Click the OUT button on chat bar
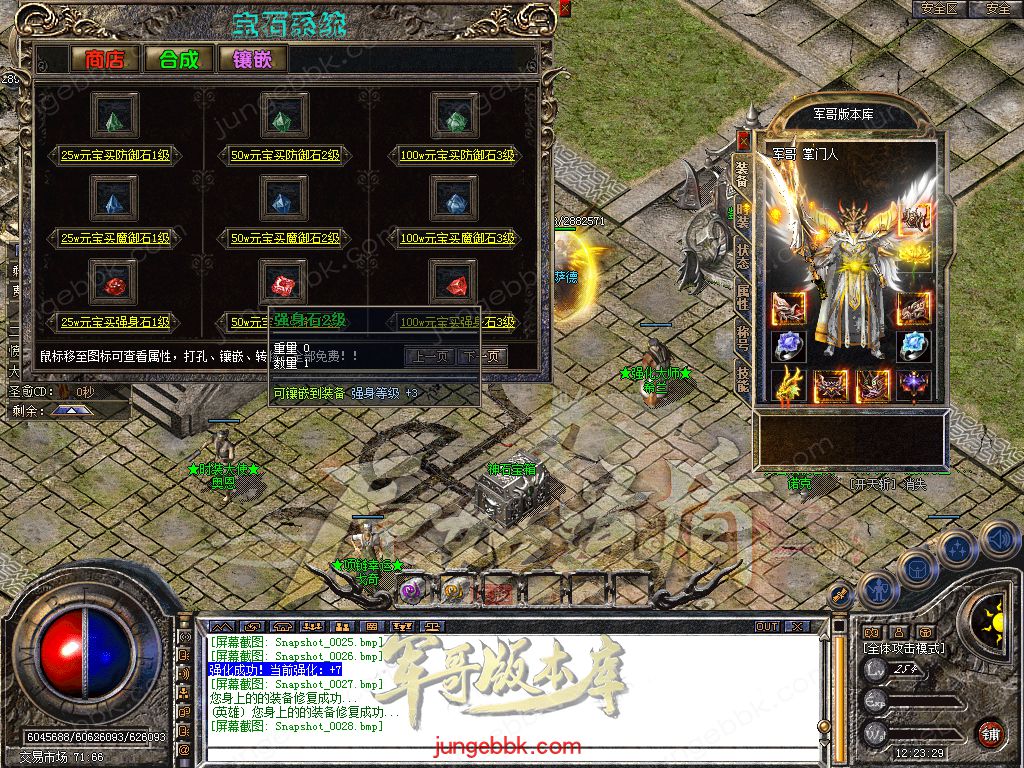The height and width of the screenshot is (768, 1024). [767, 626]
